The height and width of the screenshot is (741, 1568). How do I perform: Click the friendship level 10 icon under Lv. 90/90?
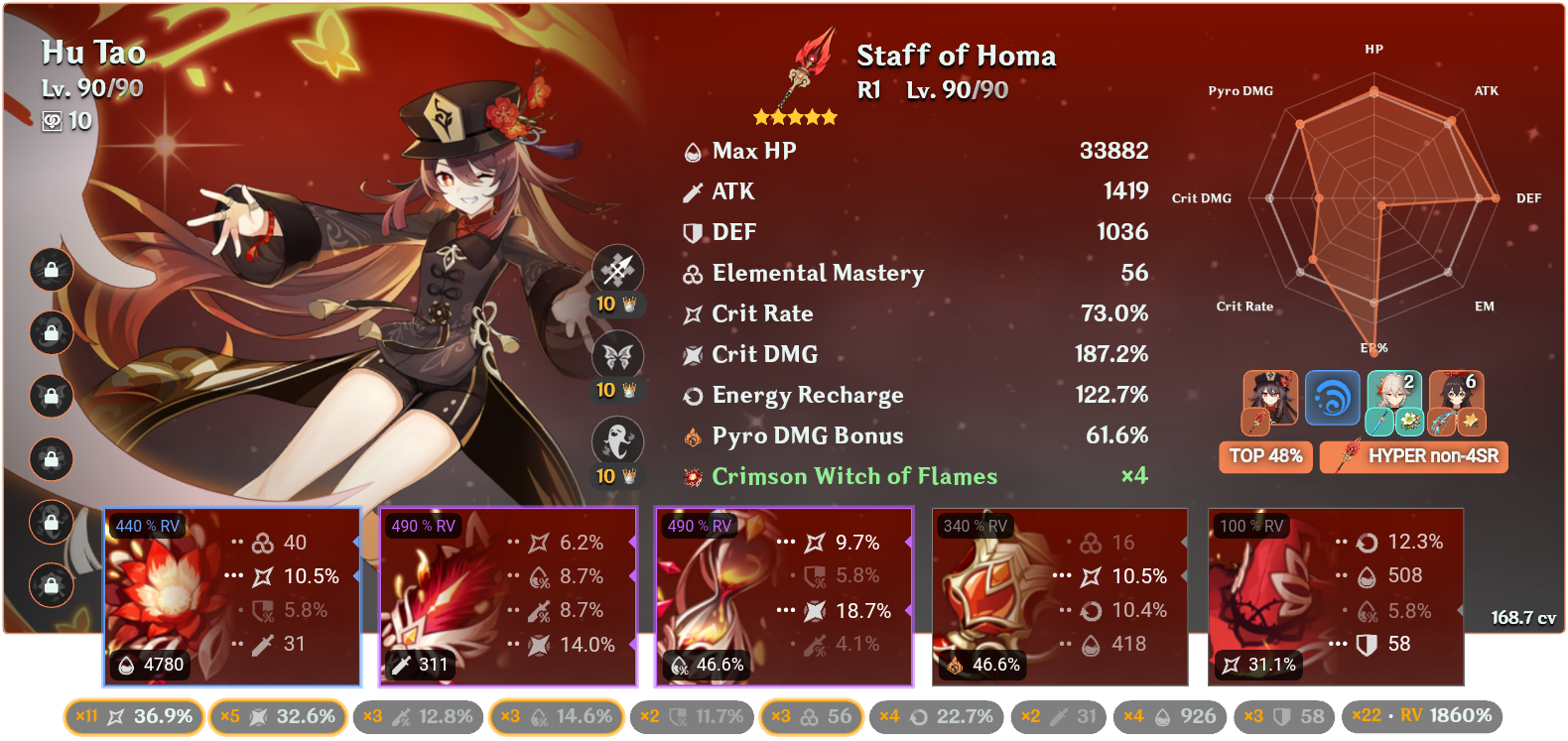point(53,122)
